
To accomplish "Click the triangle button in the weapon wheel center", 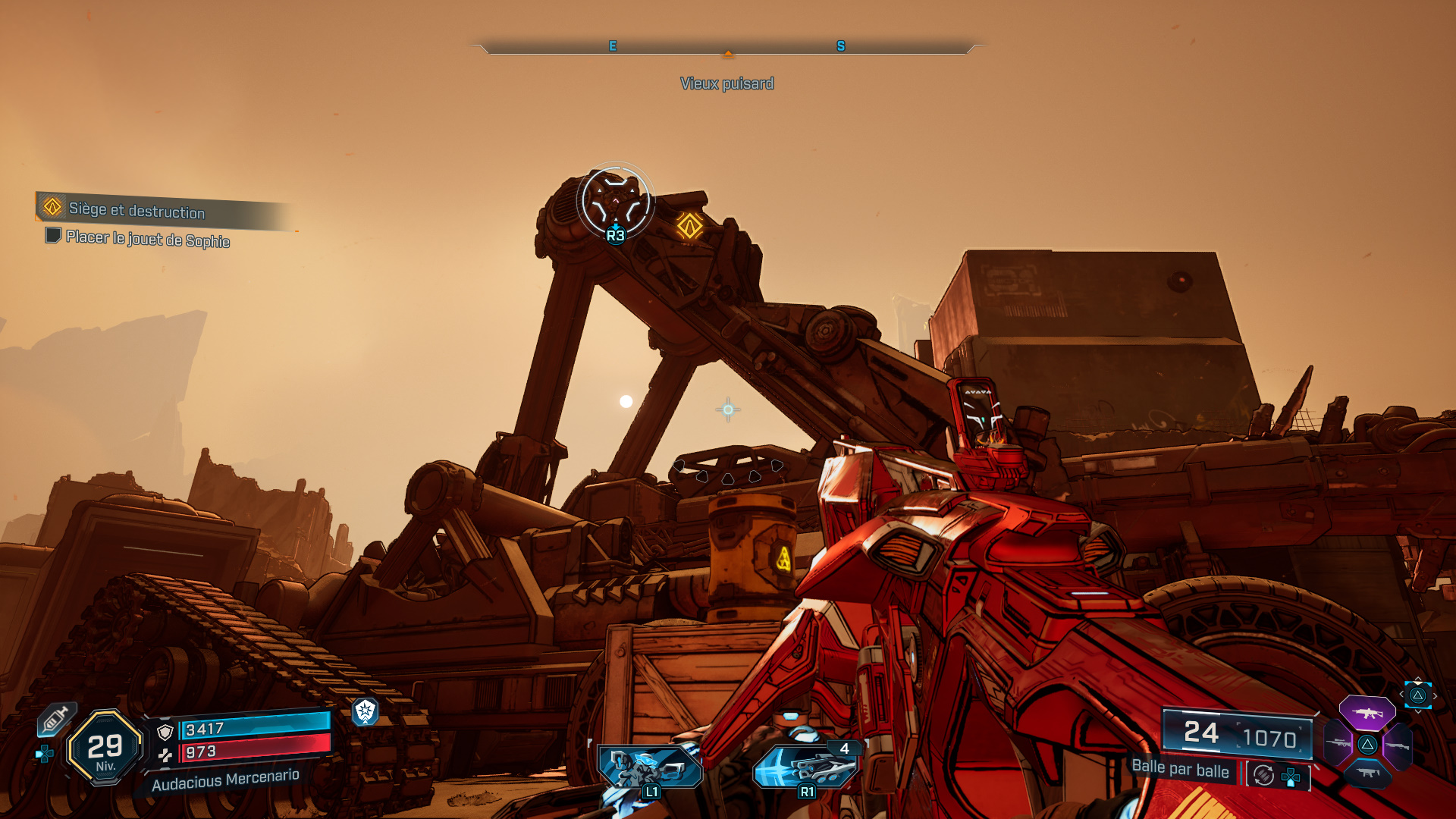I will [x=1368, y=744].
